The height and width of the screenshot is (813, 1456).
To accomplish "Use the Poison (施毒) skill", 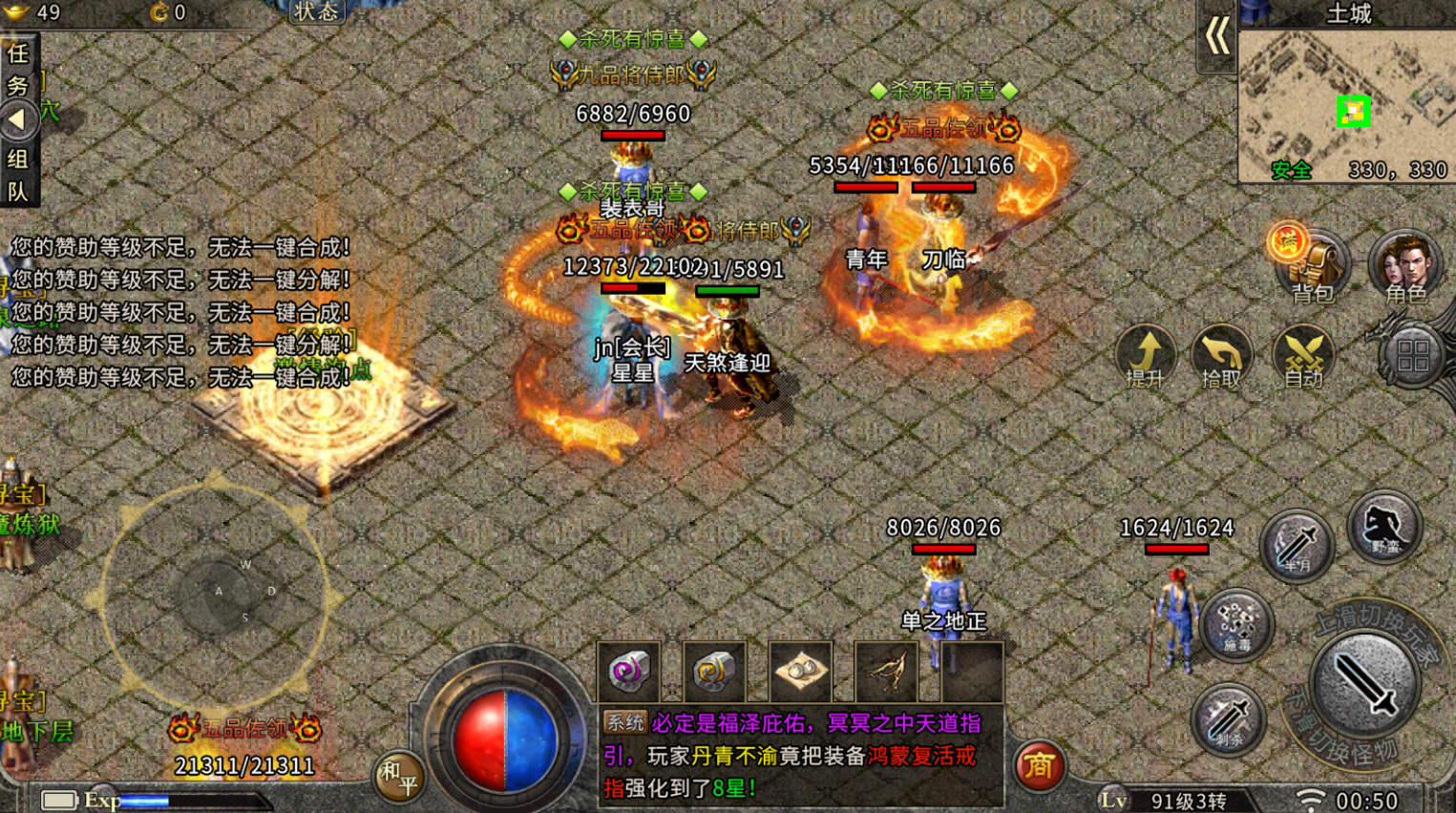I will click(x=1236, y=625).
